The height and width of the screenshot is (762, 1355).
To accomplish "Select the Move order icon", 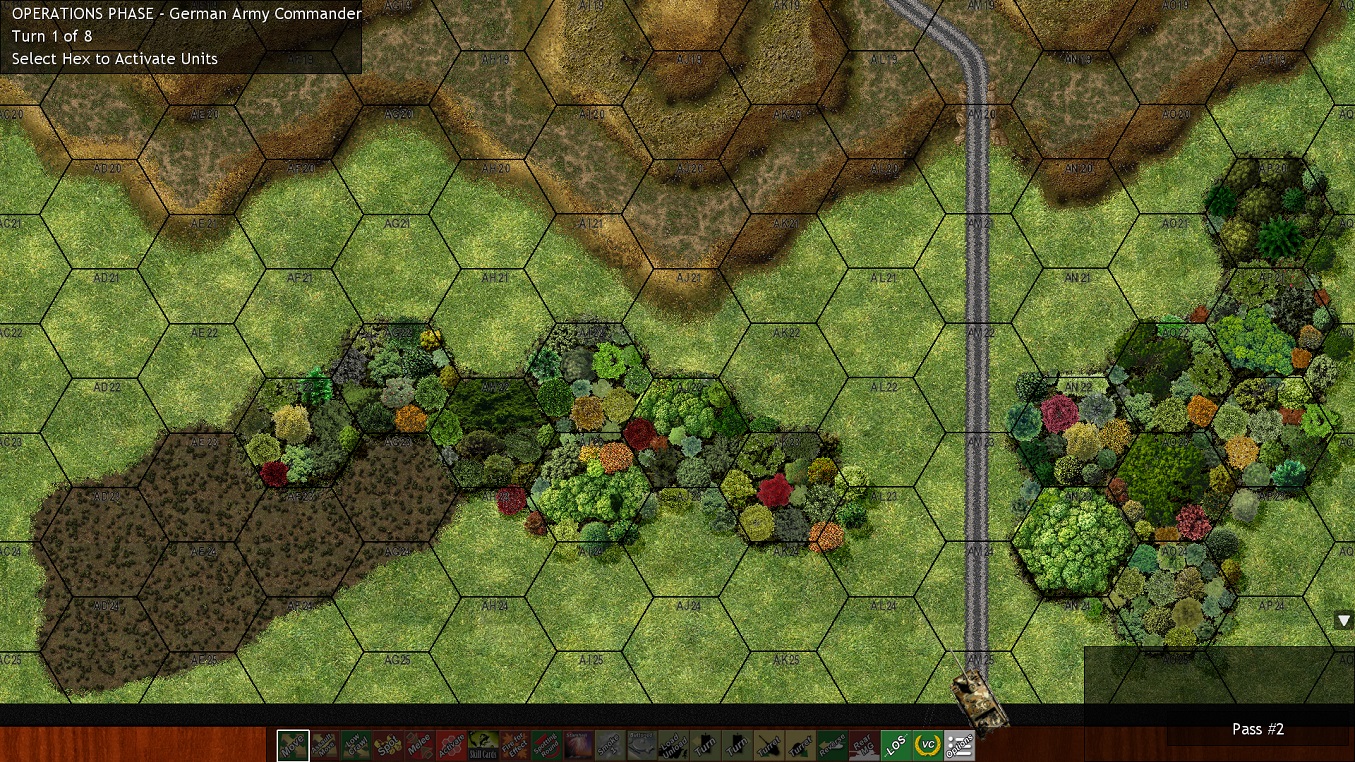I will point(292,746).
